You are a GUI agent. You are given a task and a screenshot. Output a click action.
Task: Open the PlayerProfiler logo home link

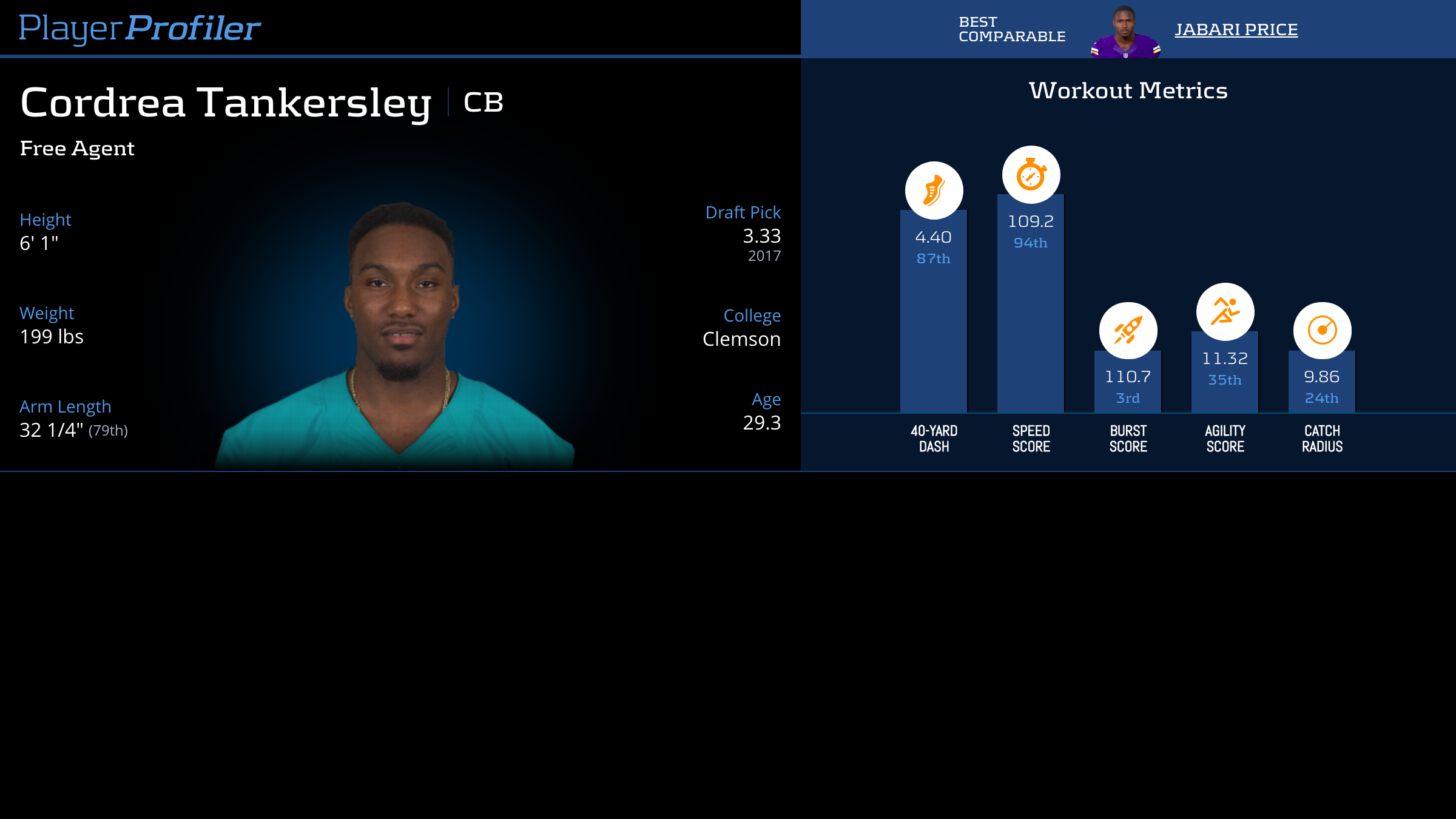(140, 28)
